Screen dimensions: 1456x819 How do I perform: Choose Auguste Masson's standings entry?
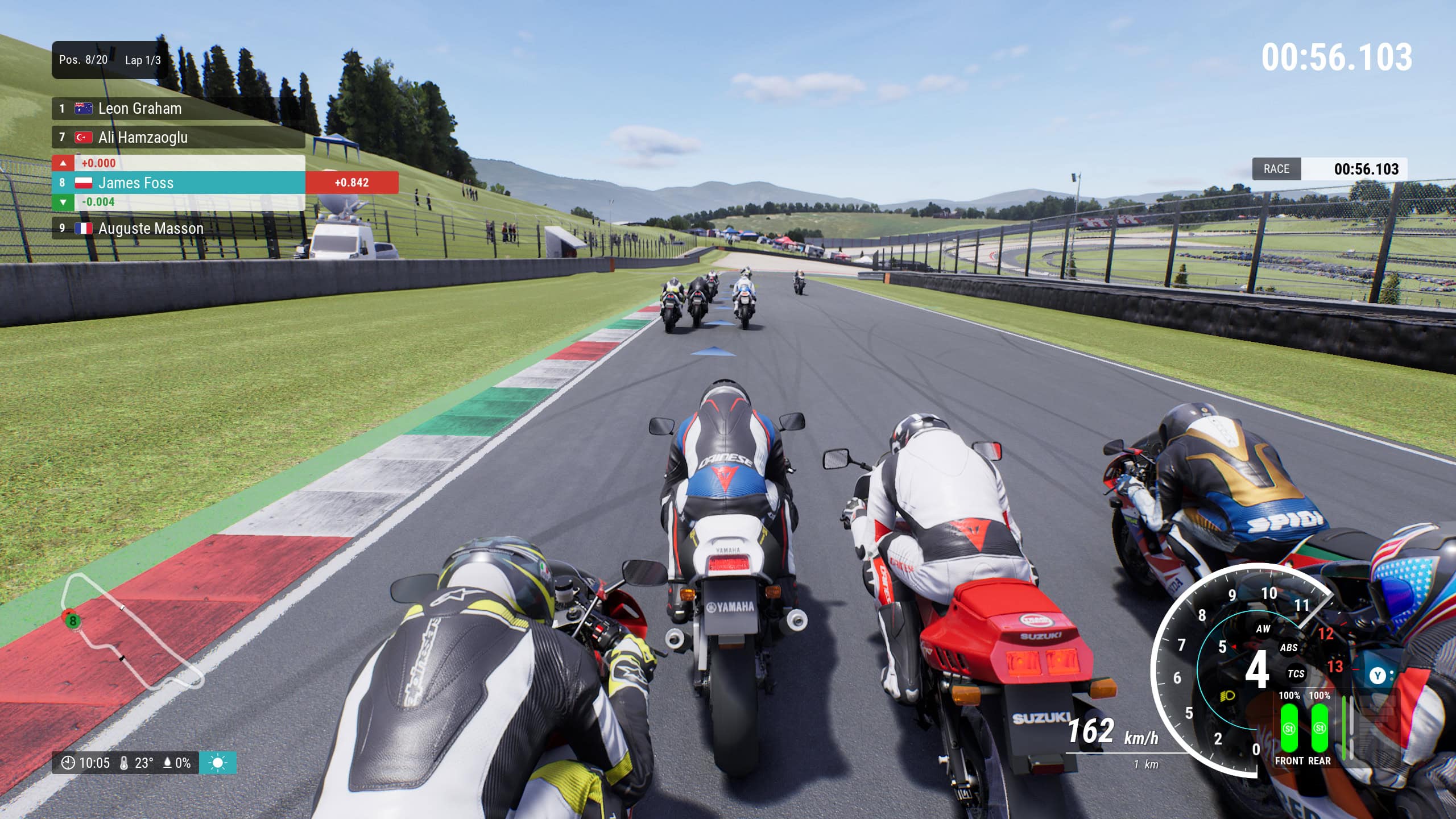pyautogui.click(x=178, y=229)
